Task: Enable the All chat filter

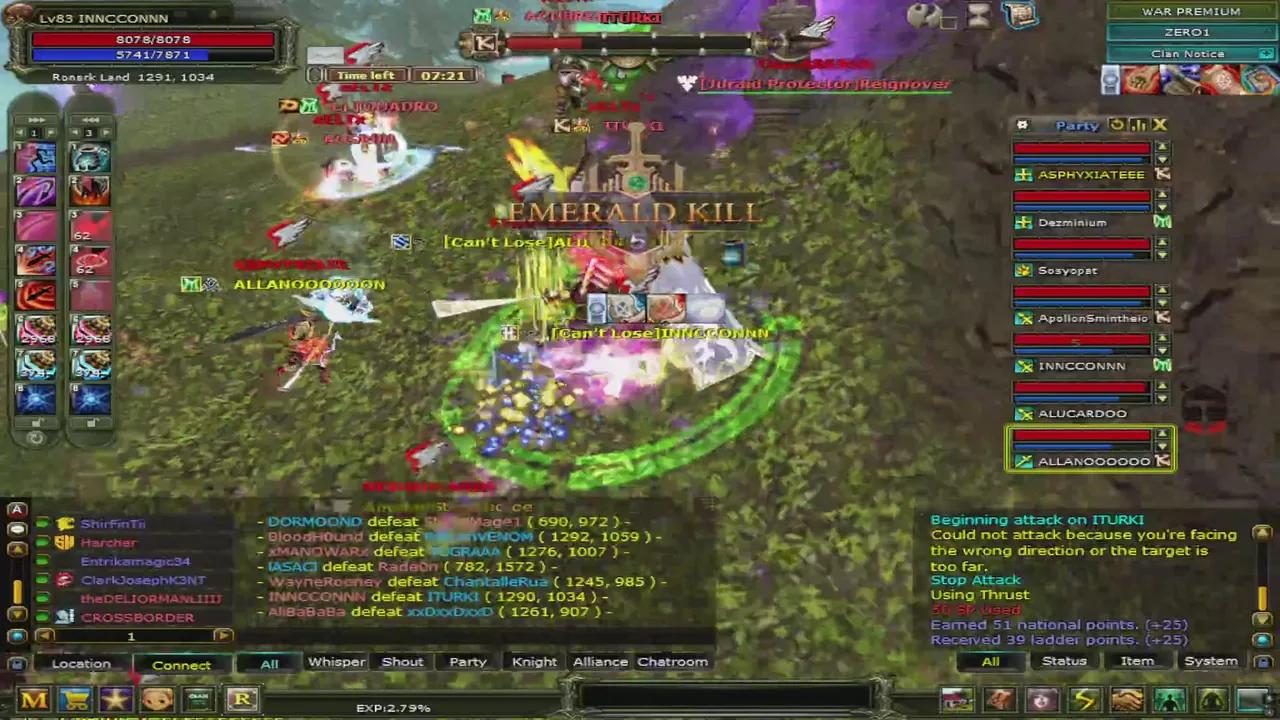Action: point(268,661)
